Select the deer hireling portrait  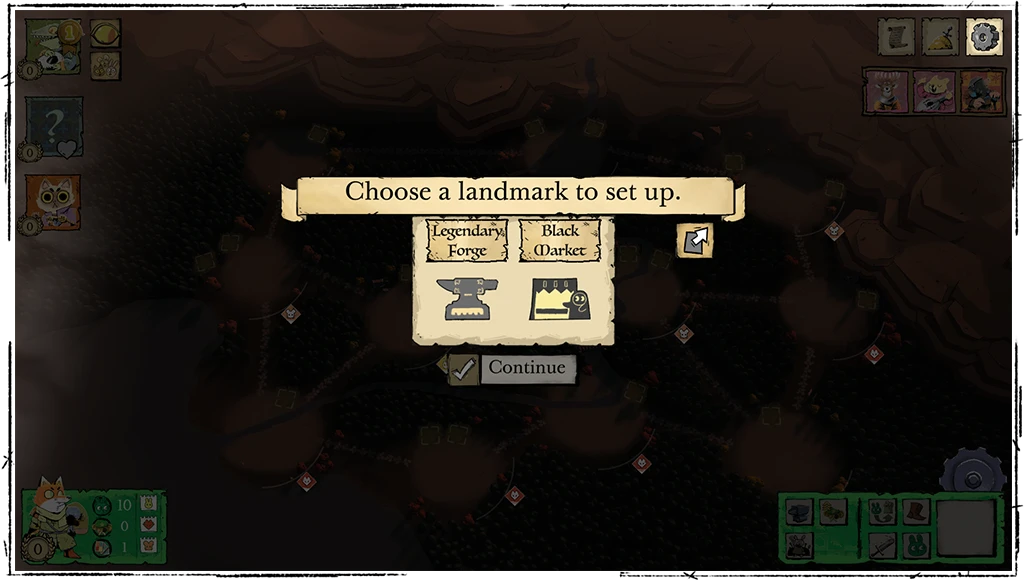[884, 91]
